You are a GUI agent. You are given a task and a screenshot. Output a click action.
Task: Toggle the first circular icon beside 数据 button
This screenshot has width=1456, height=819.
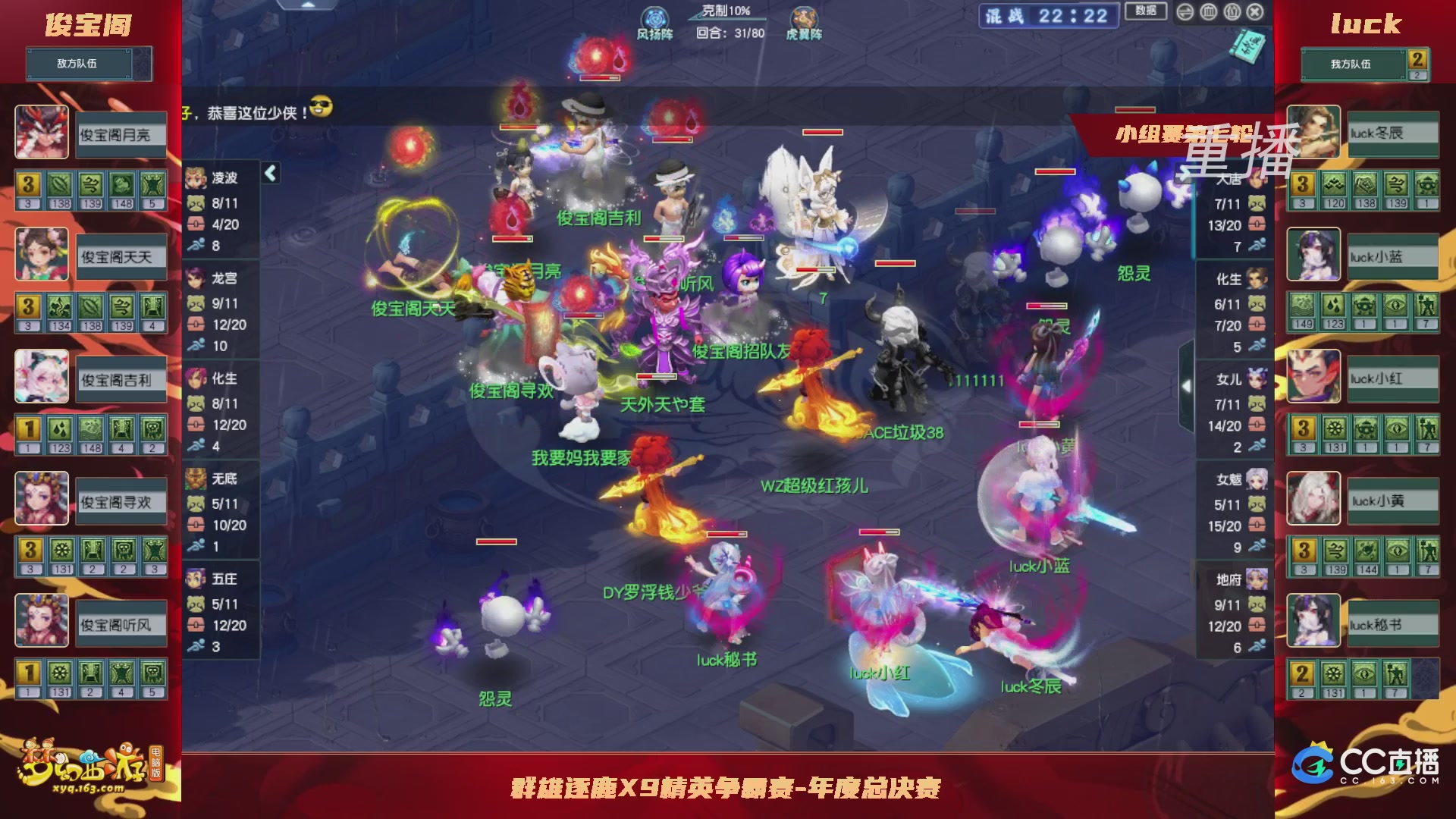tap(1185, 13)
